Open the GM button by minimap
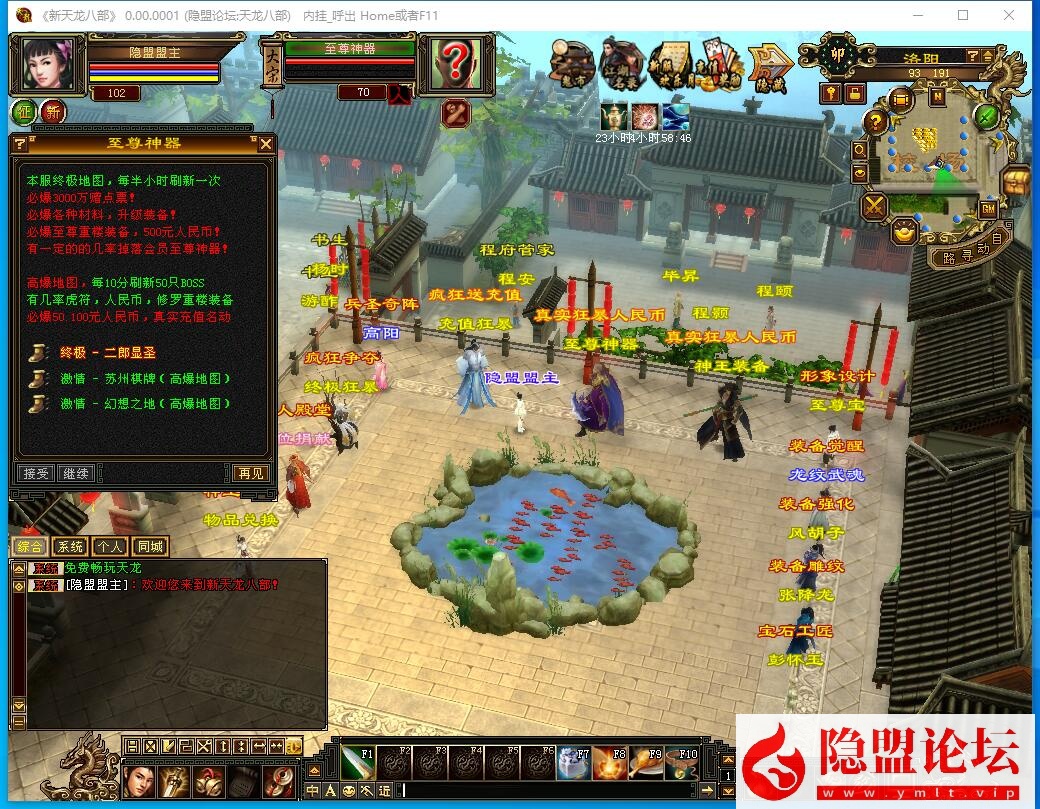The width and height of the screenshot is (1040, 809). pyautogui.click(x=988, y=209)
